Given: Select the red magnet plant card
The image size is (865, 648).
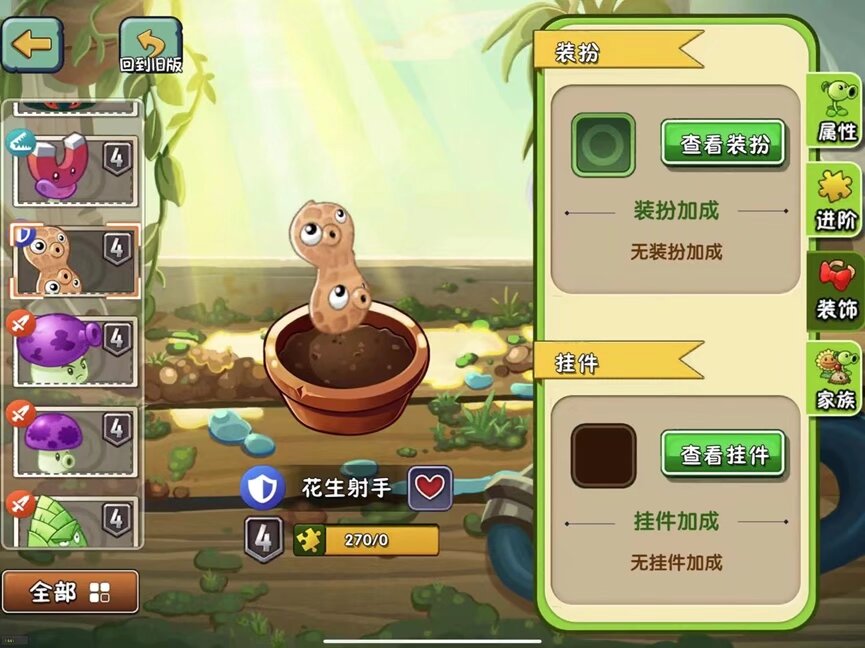Looking at the screenshot, I should point(75,162).
